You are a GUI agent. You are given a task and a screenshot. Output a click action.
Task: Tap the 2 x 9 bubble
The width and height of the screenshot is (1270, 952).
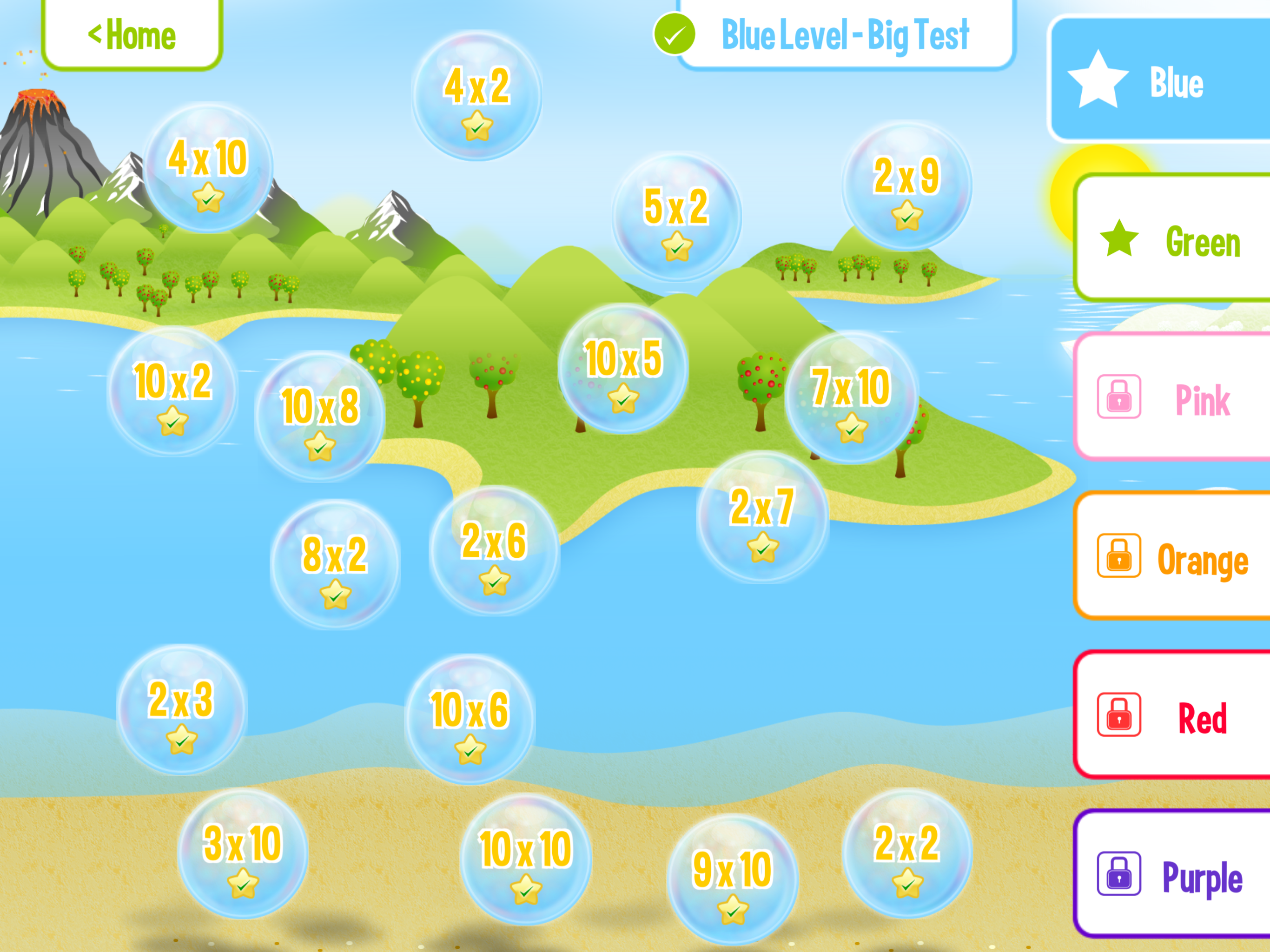[x=906, y=186]
